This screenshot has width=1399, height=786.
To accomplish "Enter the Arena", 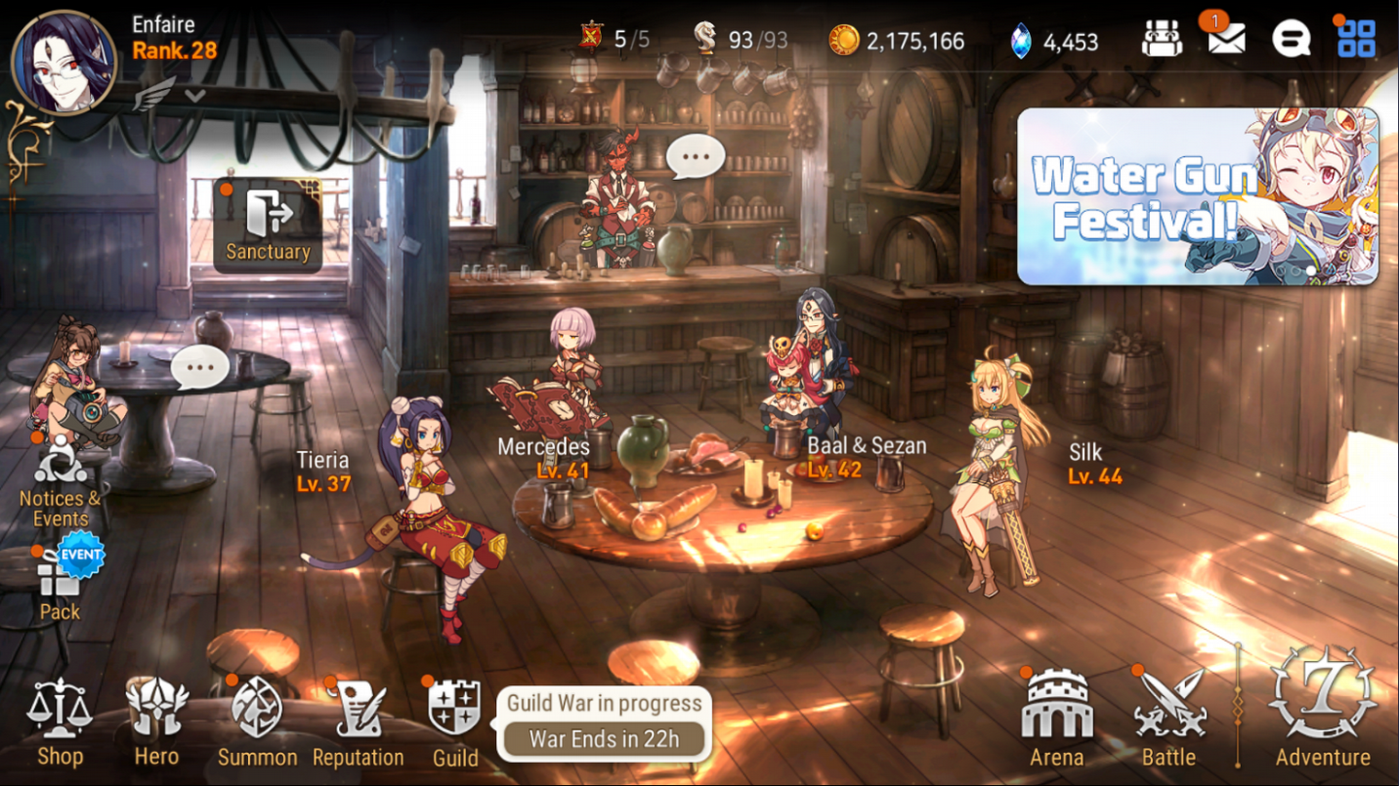I will click(x=1057, y=718).
